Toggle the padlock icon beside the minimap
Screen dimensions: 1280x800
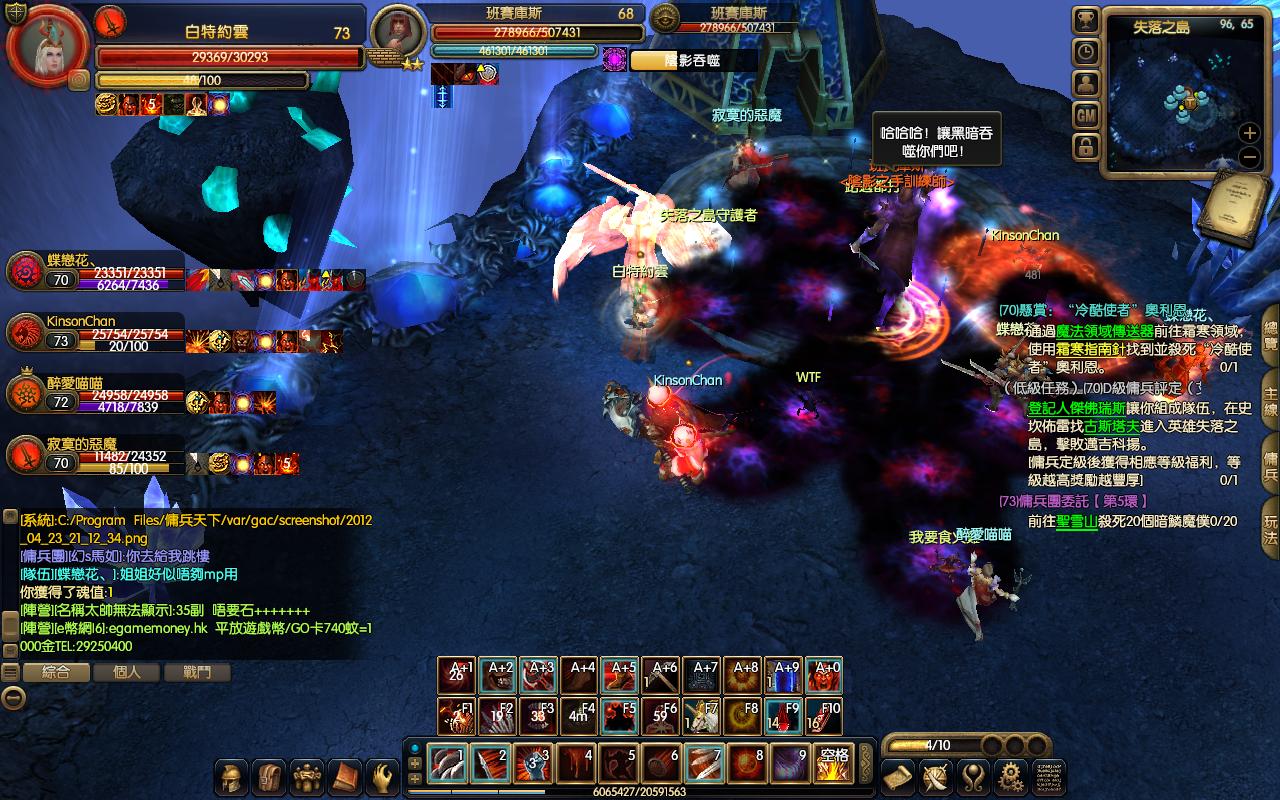[1086, 148]
